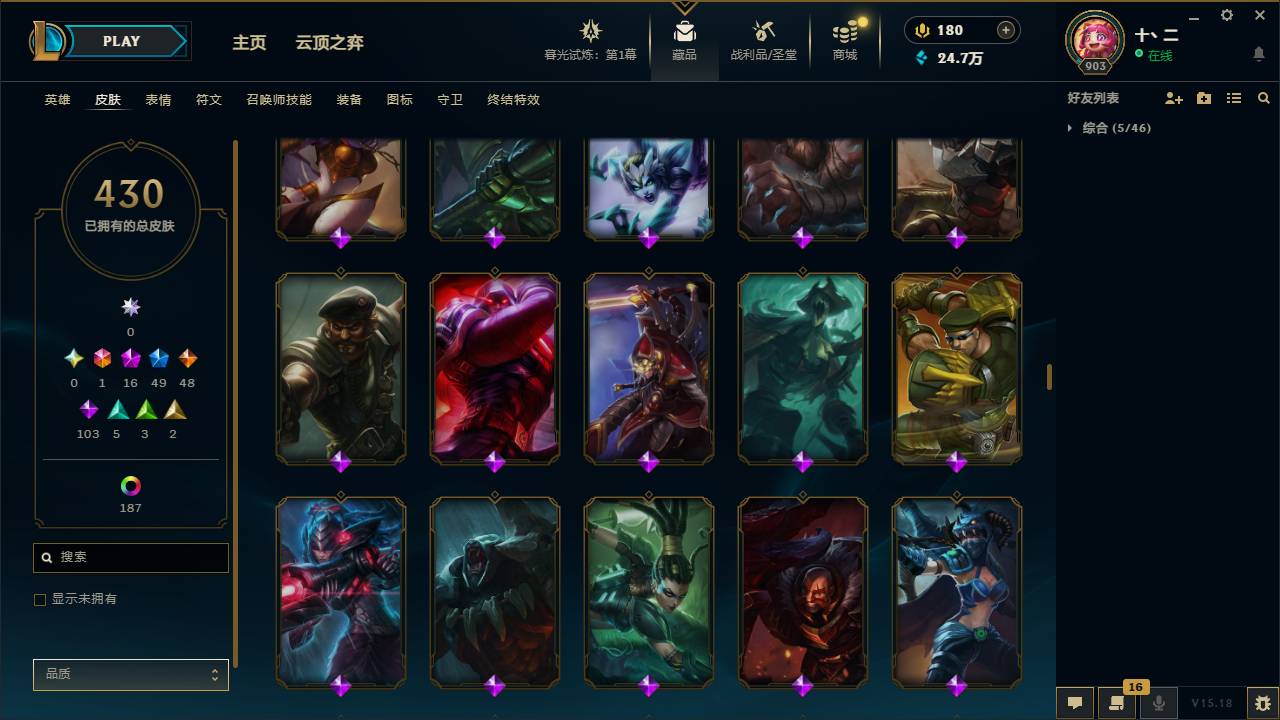The width and height of the screenshot is (1280, 720).
Task: Toggle the notification bell
Action: [x=1258, y=54]
